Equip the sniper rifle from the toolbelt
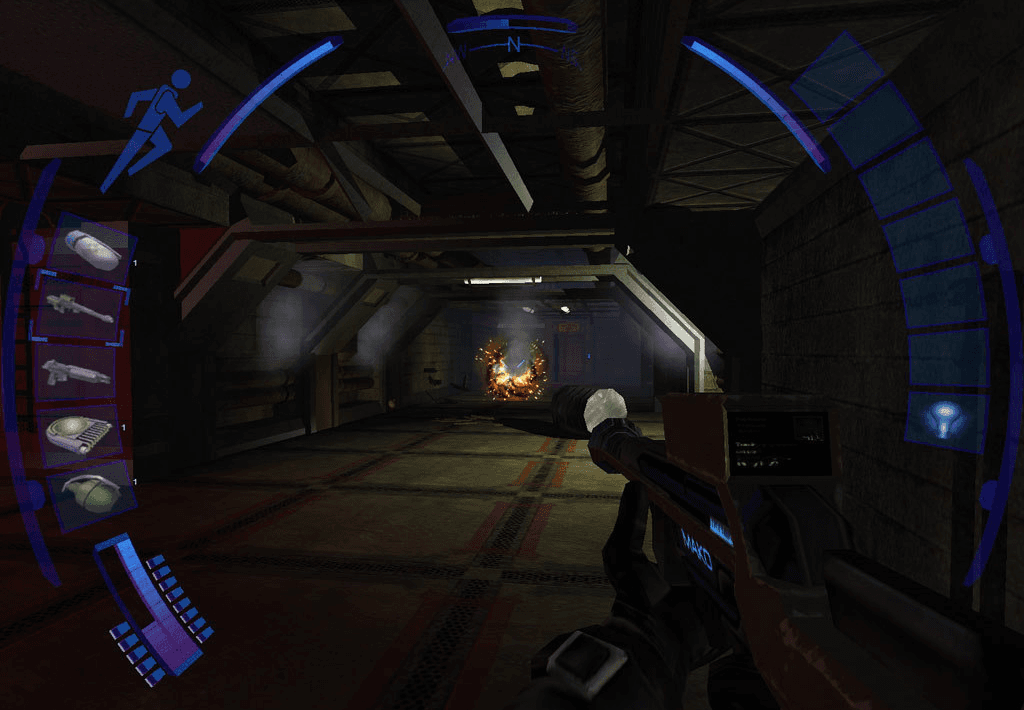This screenshot has height=710, width=1024. pyautogui.click(x=80, y=310)
